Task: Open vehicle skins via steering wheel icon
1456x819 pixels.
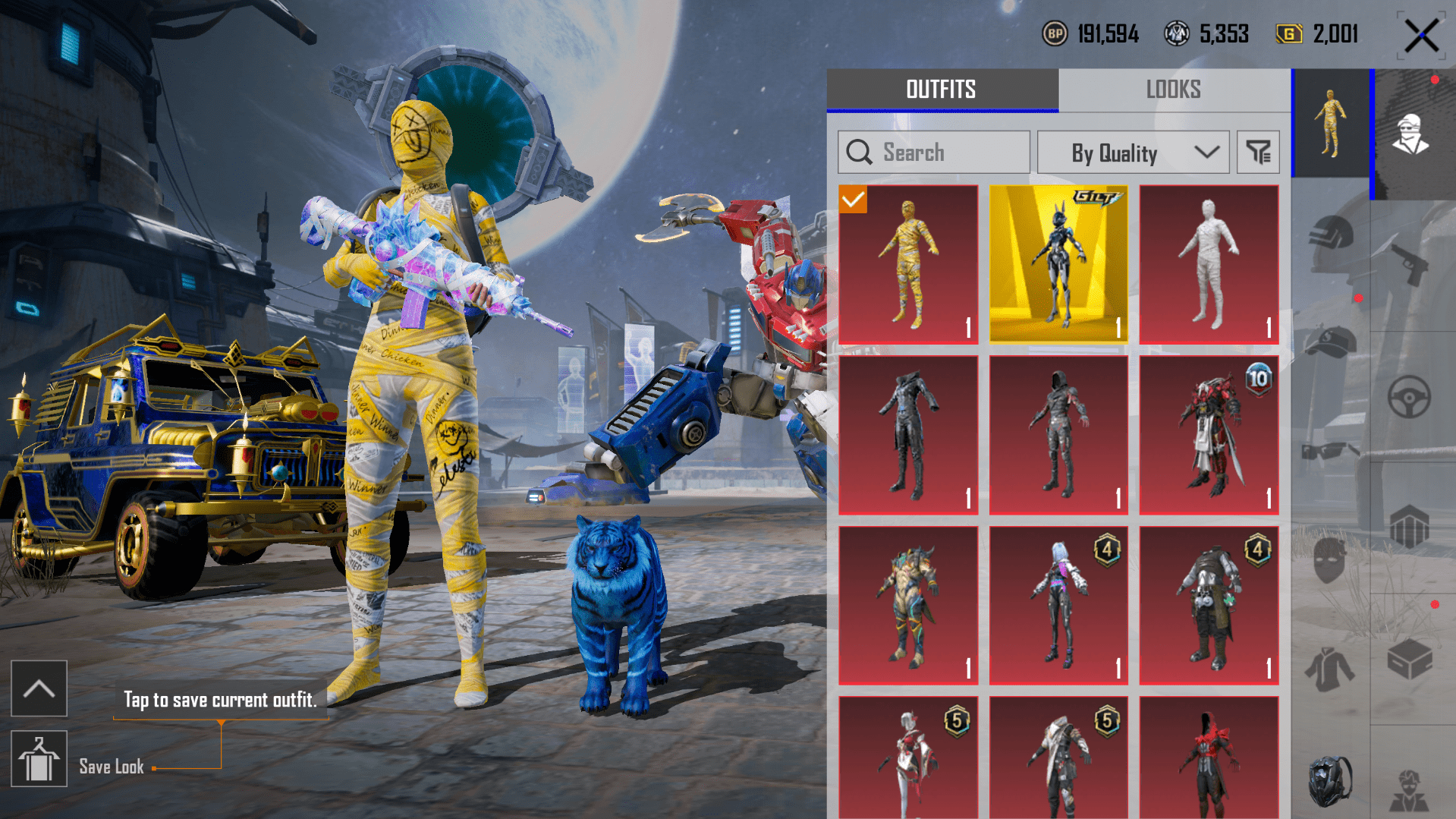Action: (1410, 394)
